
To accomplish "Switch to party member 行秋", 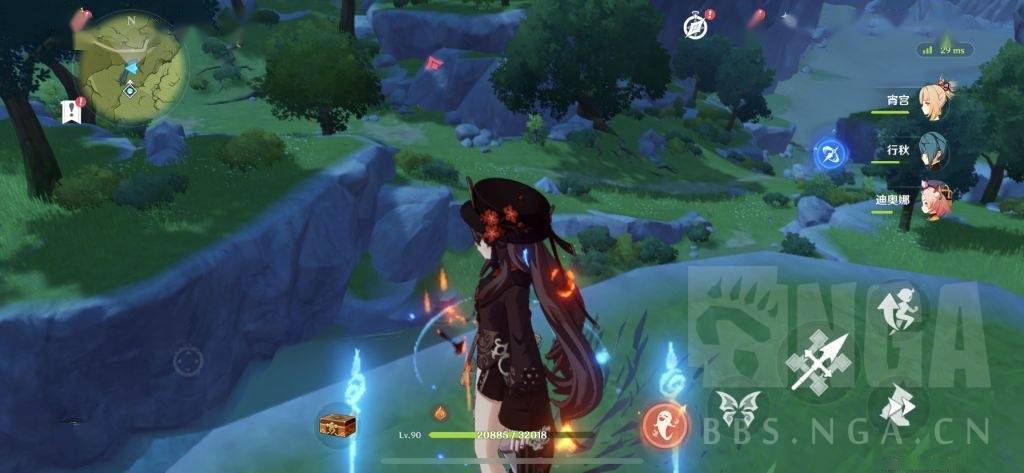I will pos(935,150).
